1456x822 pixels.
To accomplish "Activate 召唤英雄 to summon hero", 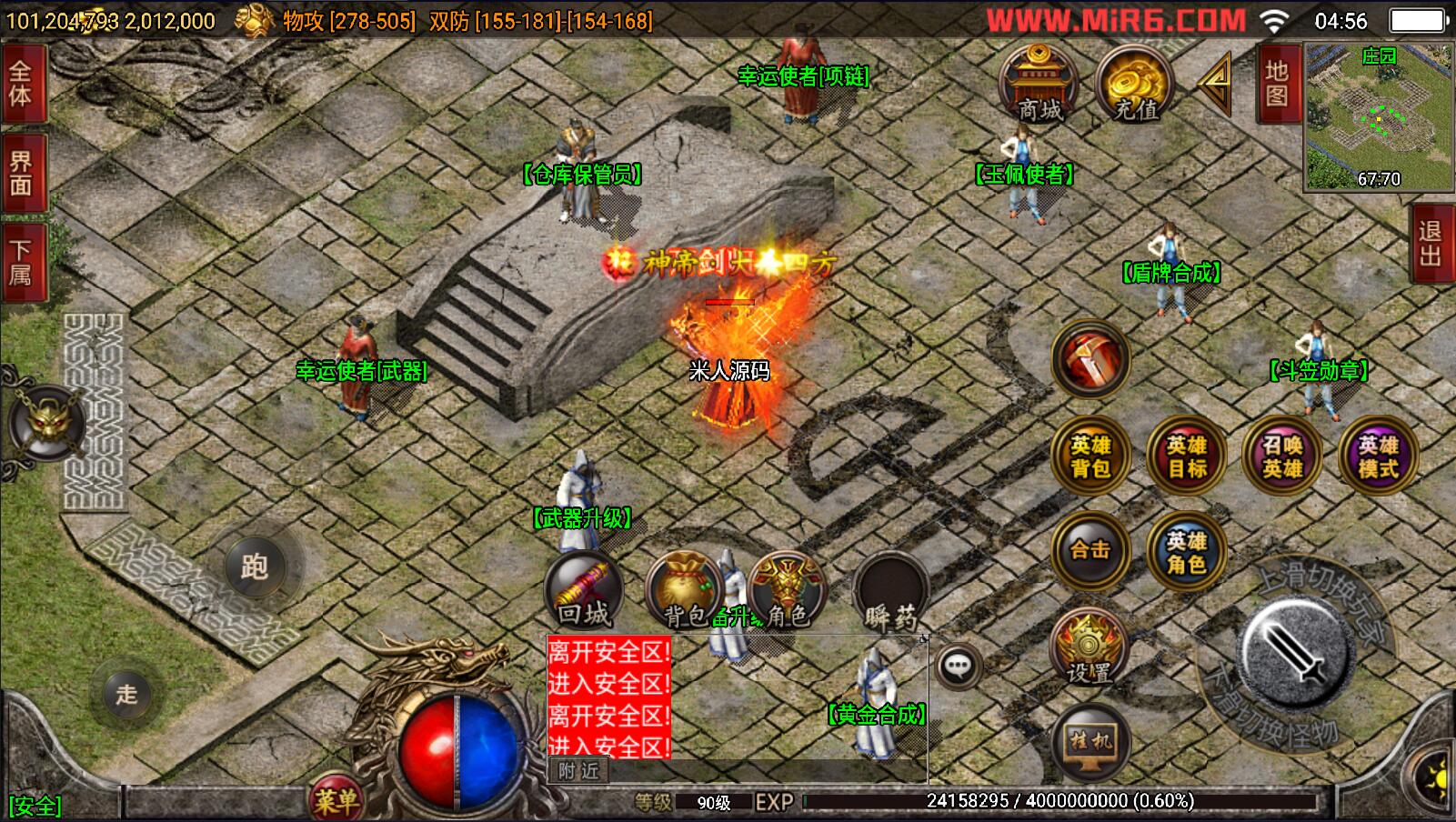I will (x=1282, y=456).
